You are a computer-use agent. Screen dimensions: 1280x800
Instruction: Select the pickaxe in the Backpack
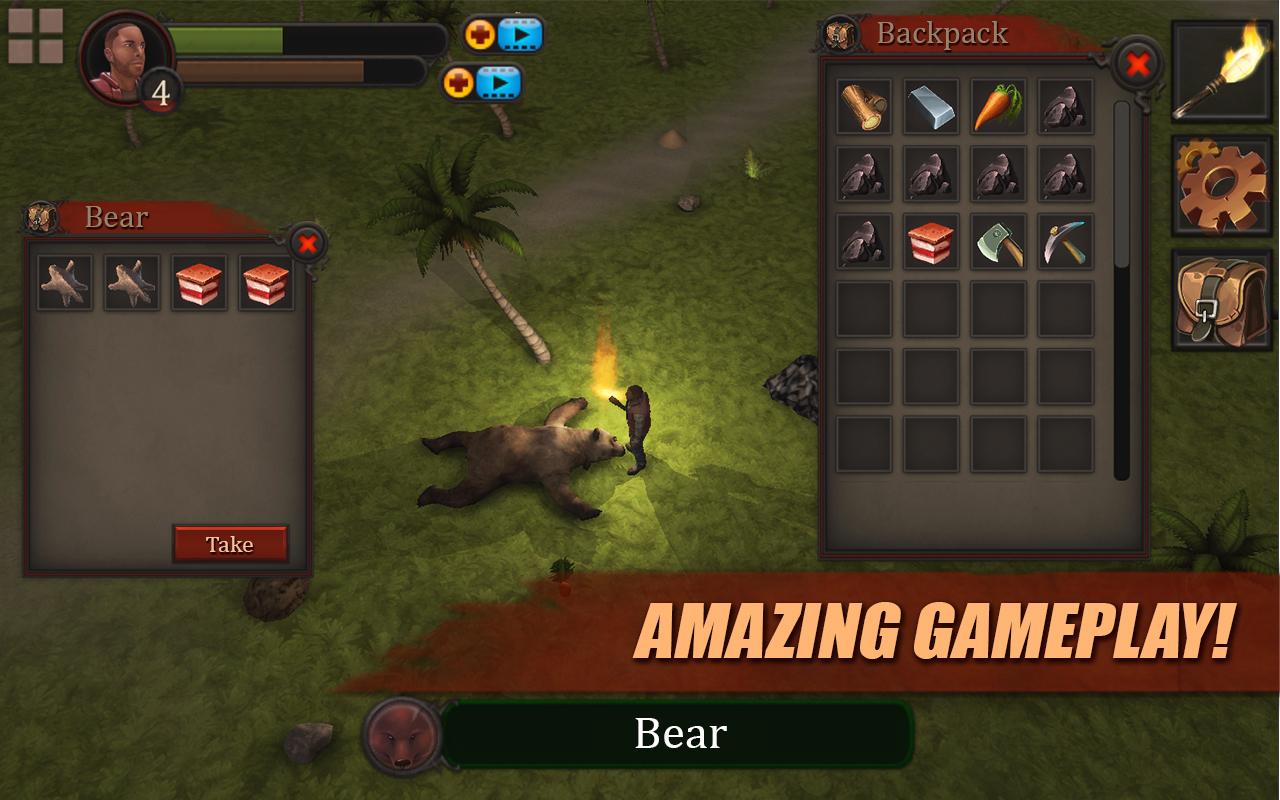coord(1066,243)
